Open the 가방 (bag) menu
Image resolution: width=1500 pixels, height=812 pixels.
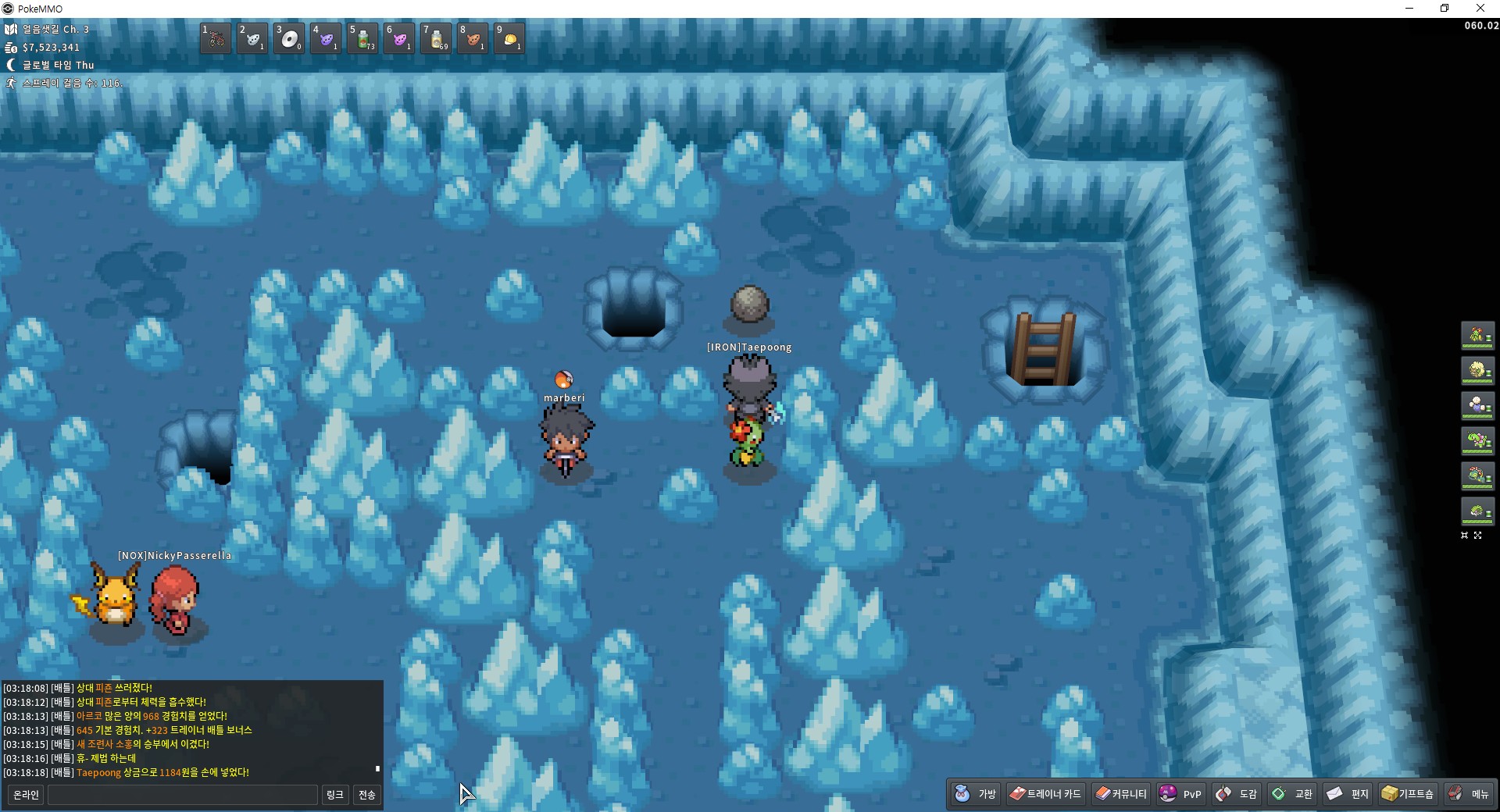point(976,794)
